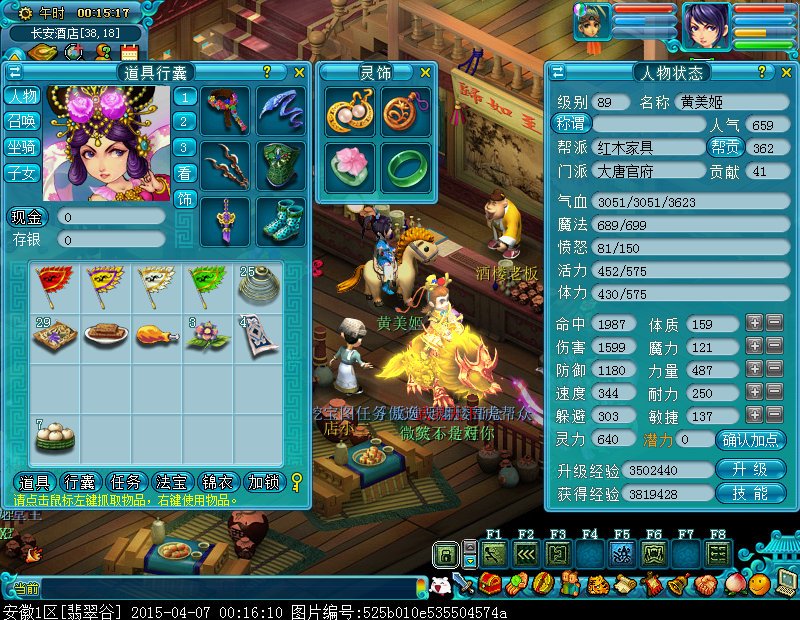Select the red flag item
Viewport: 800px width, 620px height.
click(51, 284)
